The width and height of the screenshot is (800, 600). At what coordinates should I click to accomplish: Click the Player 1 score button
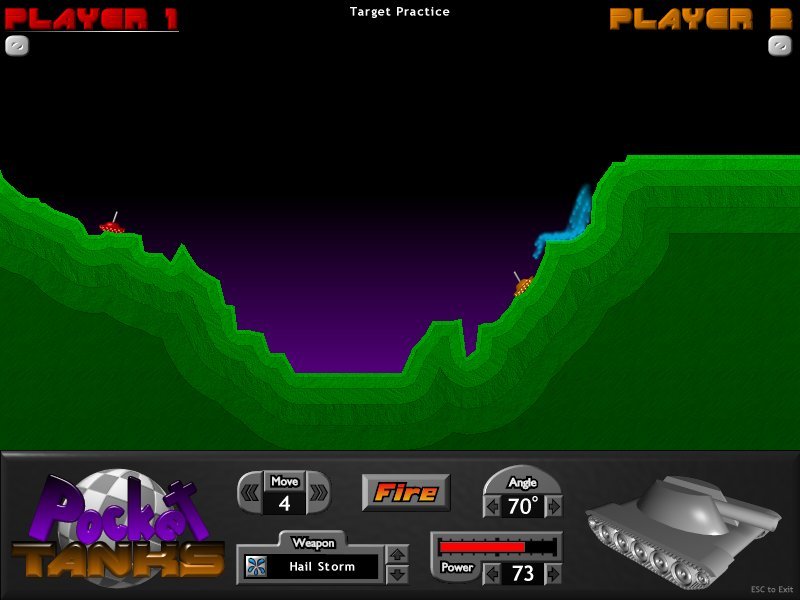pos(17,45)
